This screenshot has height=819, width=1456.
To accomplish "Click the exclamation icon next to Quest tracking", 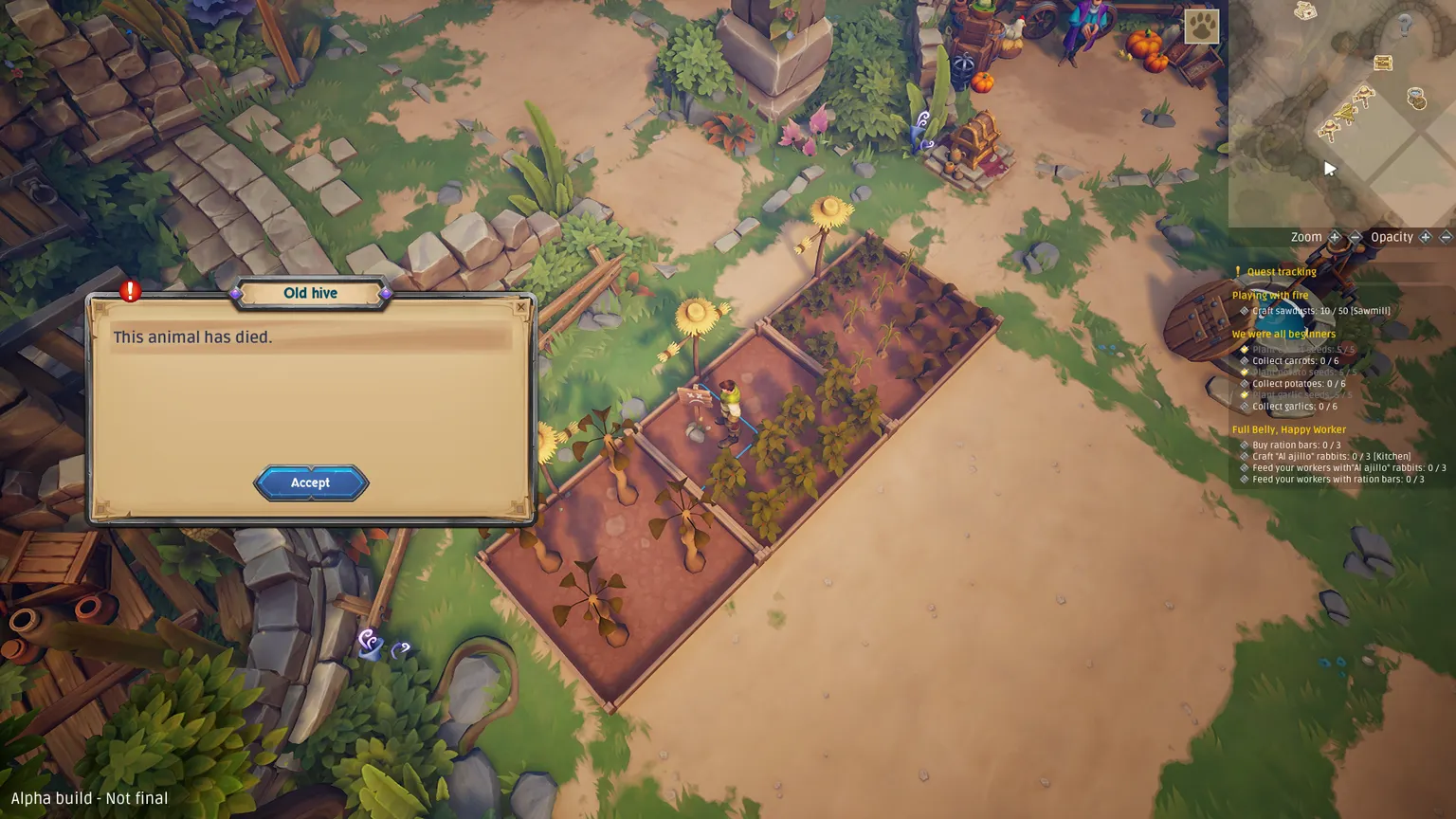I will (1238, 271).
